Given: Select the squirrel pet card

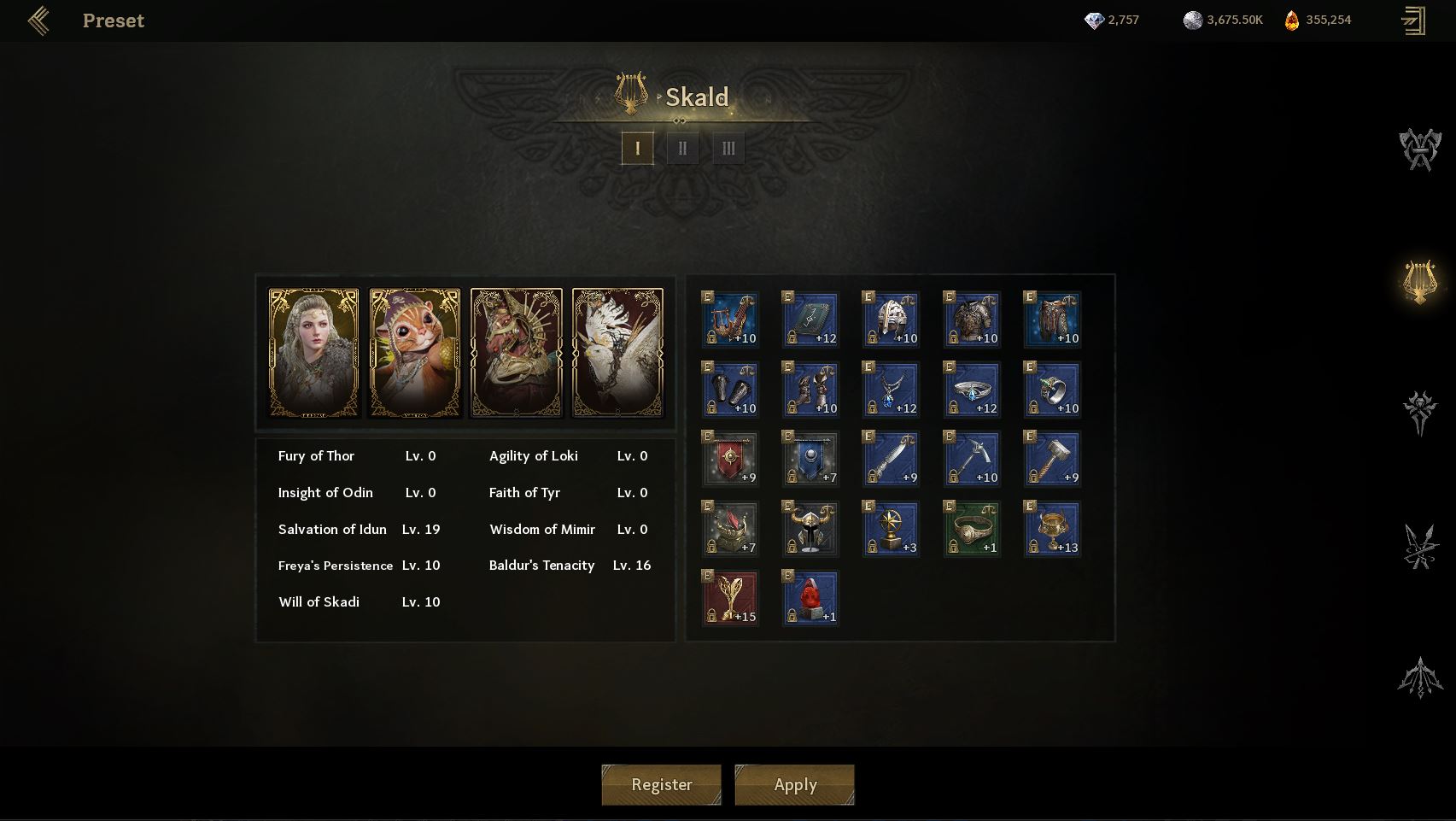Looking at the screenshot, I should point(415,353).
